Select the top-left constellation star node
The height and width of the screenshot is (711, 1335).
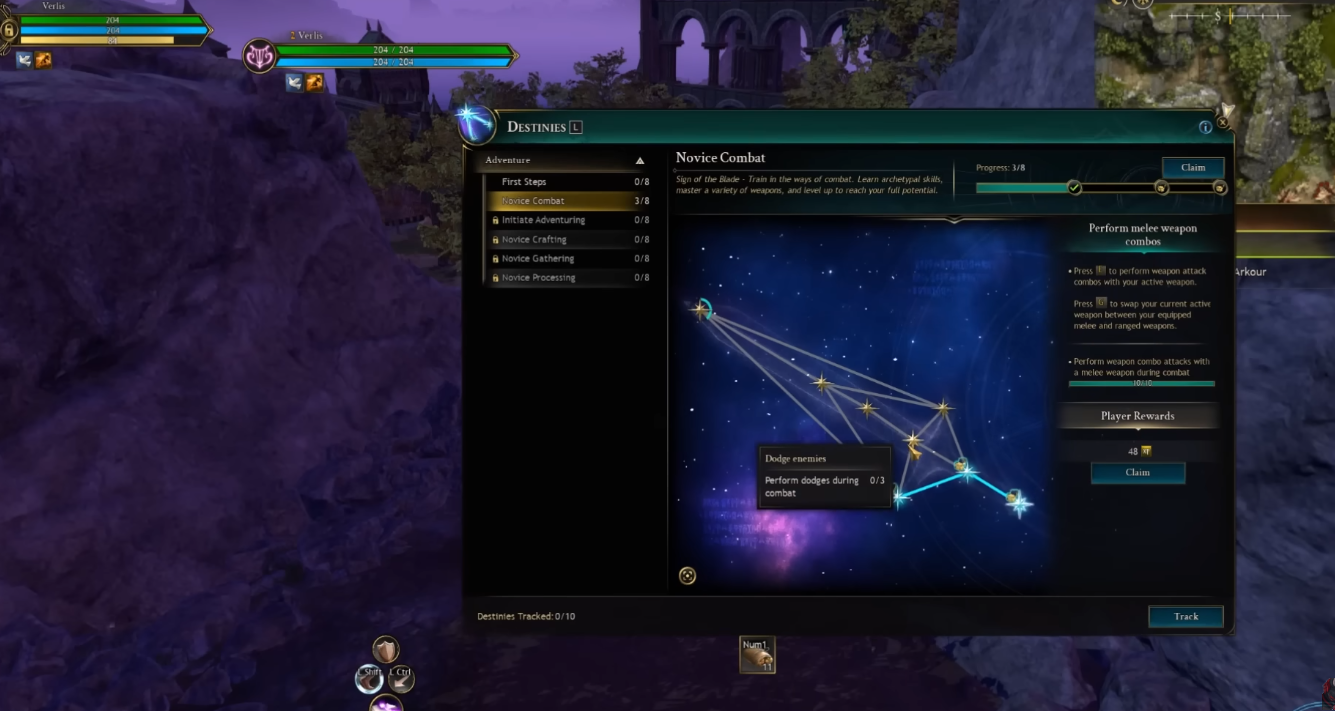(x=701, y=309)
